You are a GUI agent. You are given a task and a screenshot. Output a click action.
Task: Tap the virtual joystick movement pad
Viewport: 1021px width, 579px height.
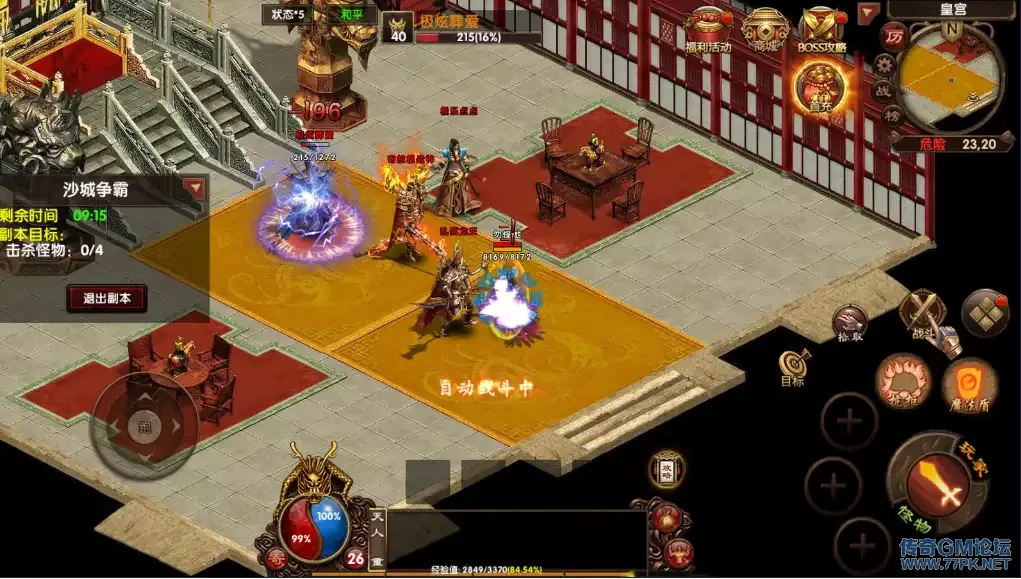(x=144, y=423)
